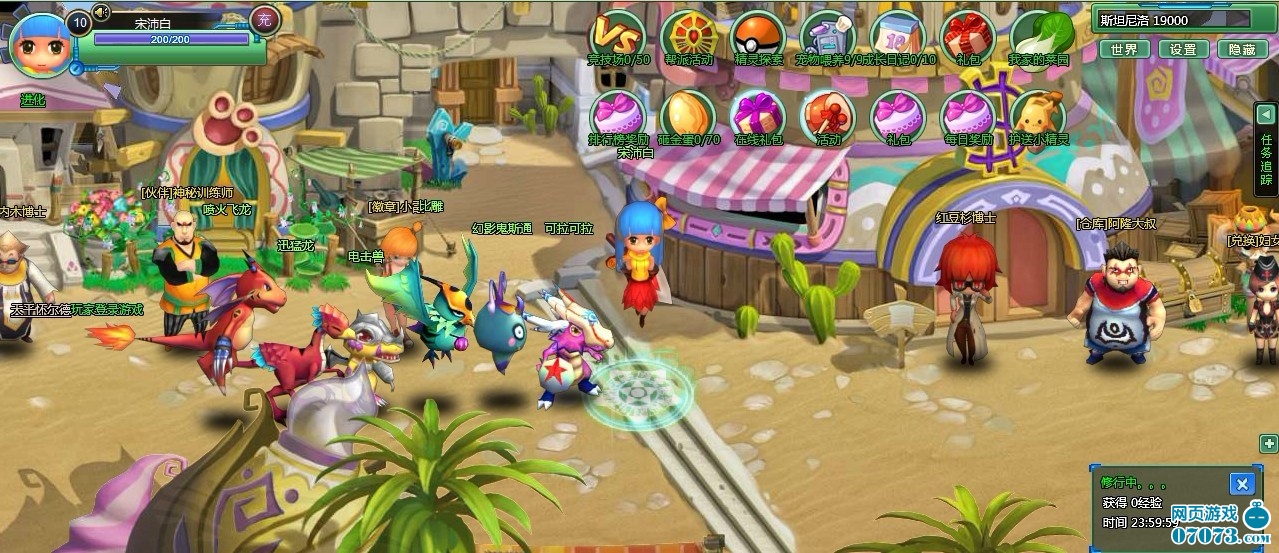The width and height of the screenshot is (1279, 553).
Task: Open the 成长日记 growth diary calendar
Action: 899,34
